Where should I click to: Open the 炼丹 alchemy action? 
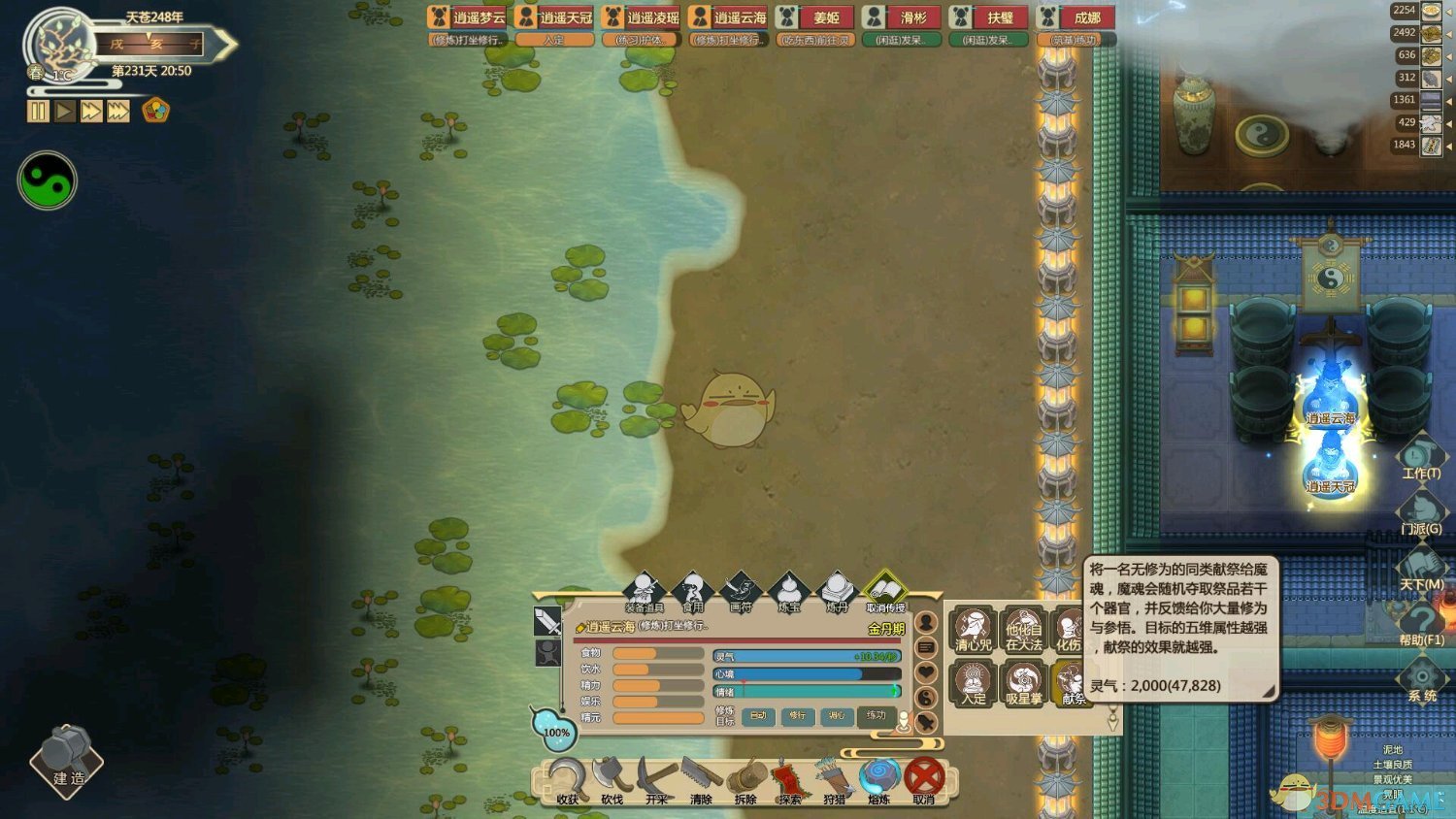pyautogui.click(x=837, y=591)
